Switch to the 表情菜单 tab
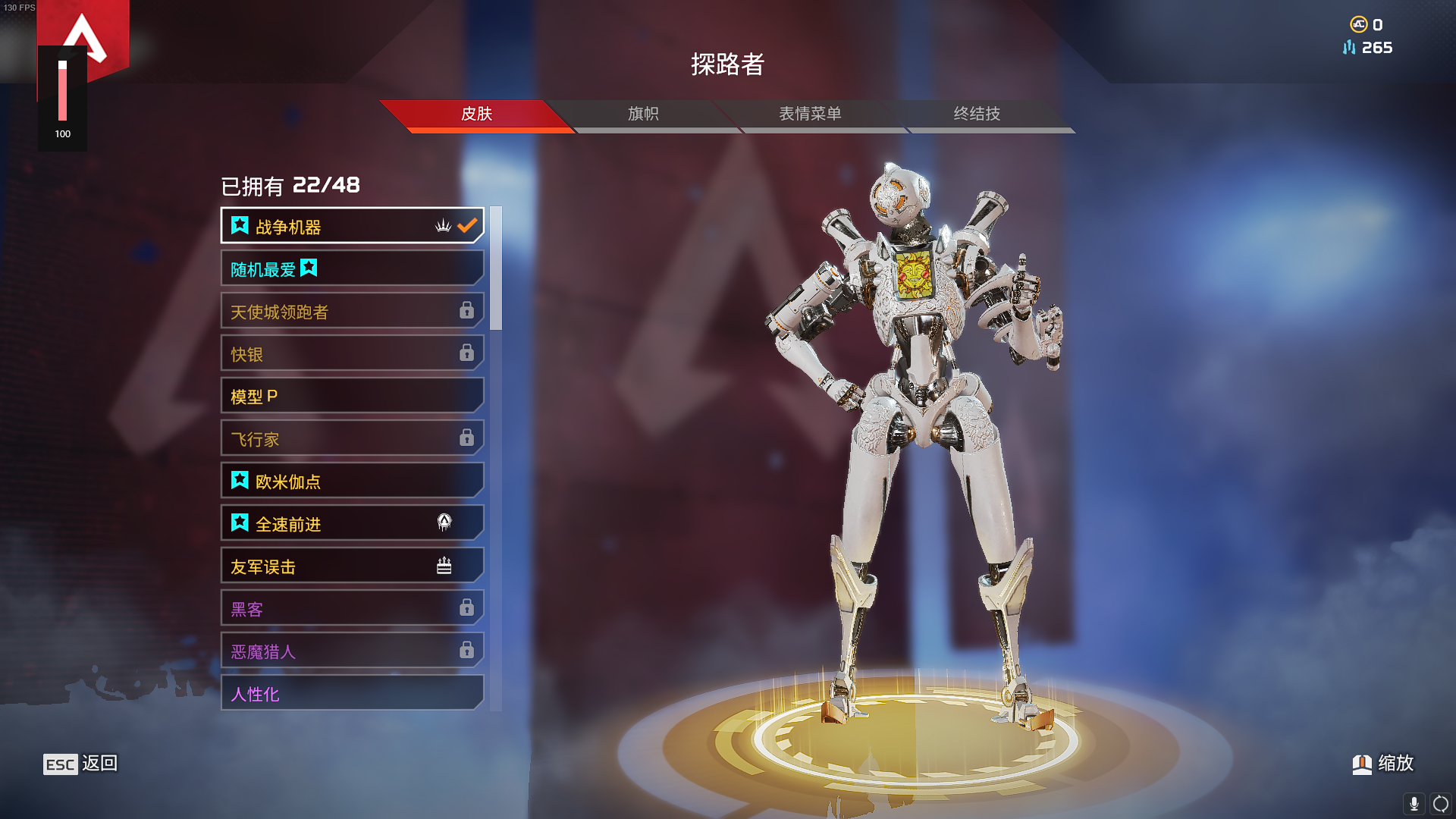Viewport: 1456px width, 819px height. [810, 114]
